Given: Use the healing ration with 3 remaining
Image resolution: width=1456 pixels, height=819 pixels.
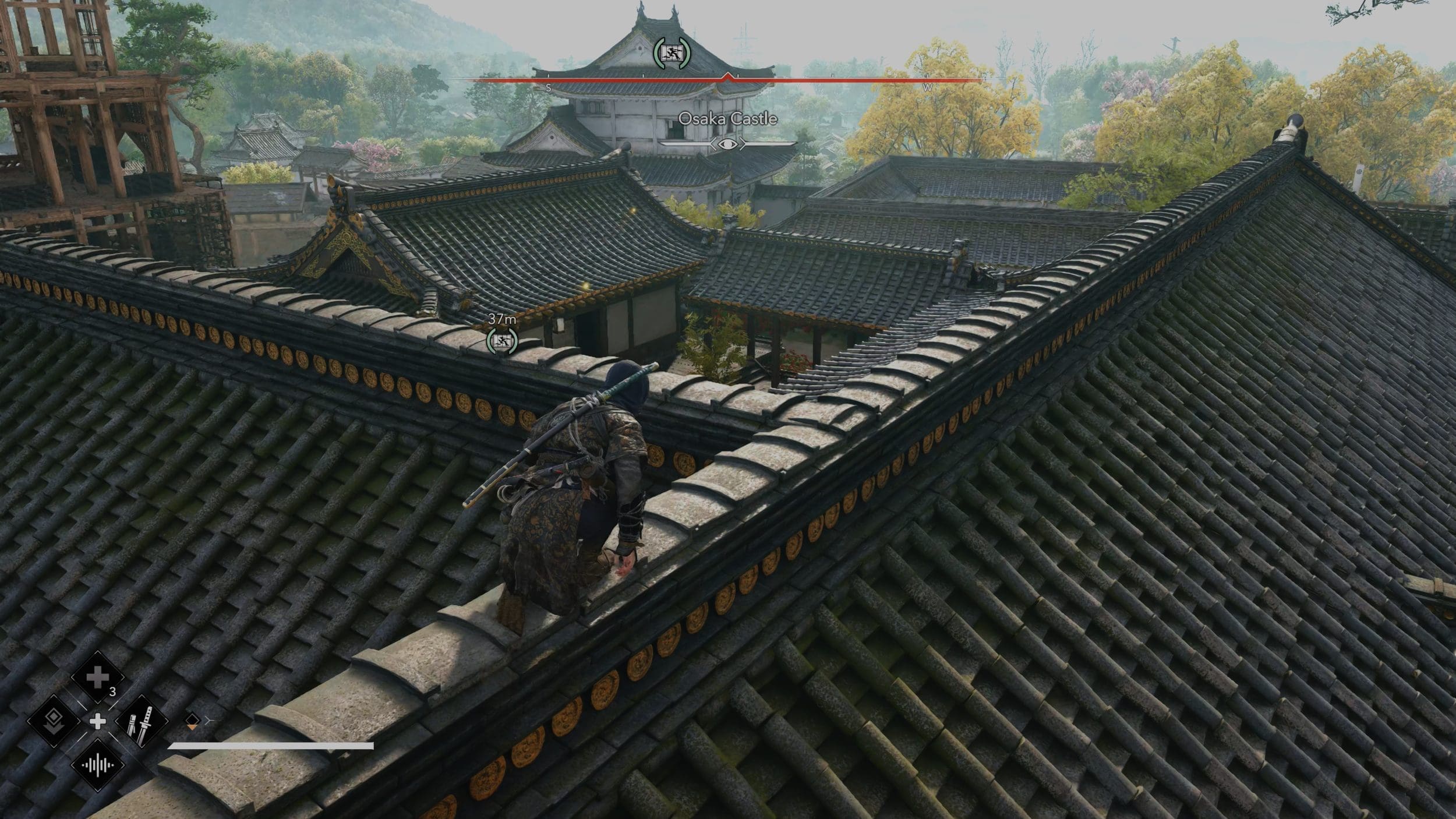Looking at the screenshot, I should click(97, 677).
